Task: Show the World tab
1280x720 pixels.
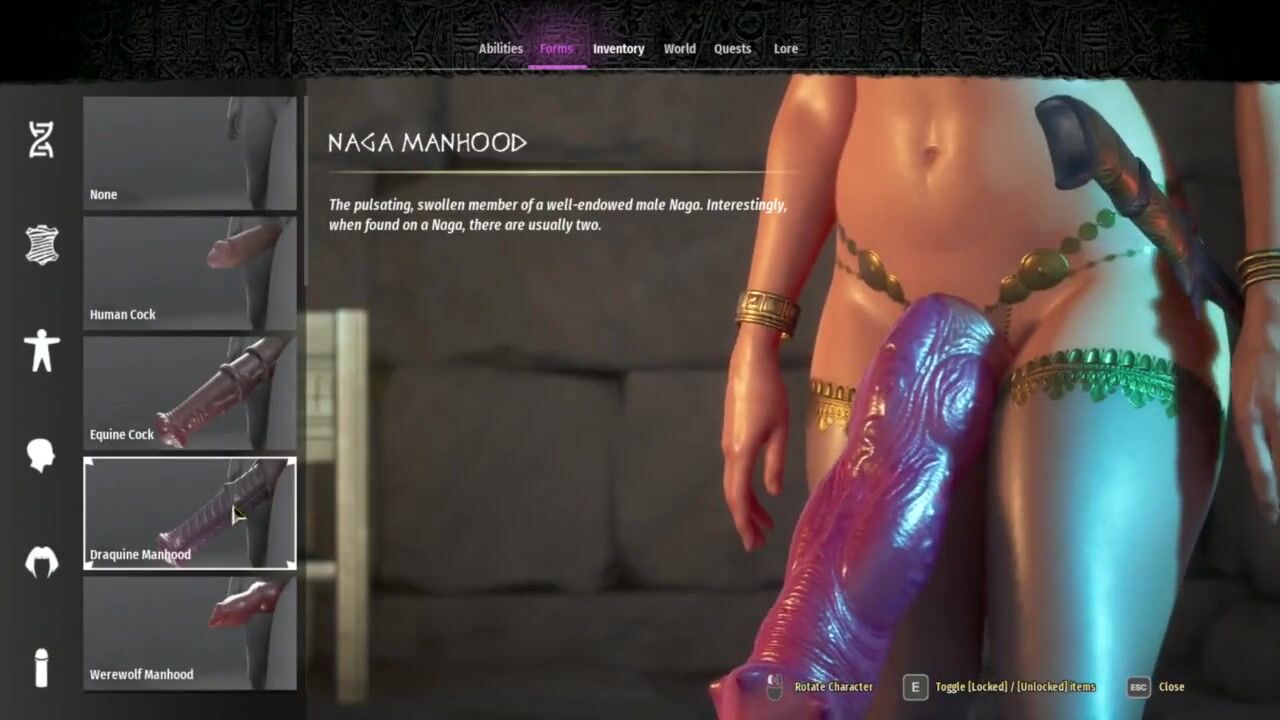Action: point(679,48)
